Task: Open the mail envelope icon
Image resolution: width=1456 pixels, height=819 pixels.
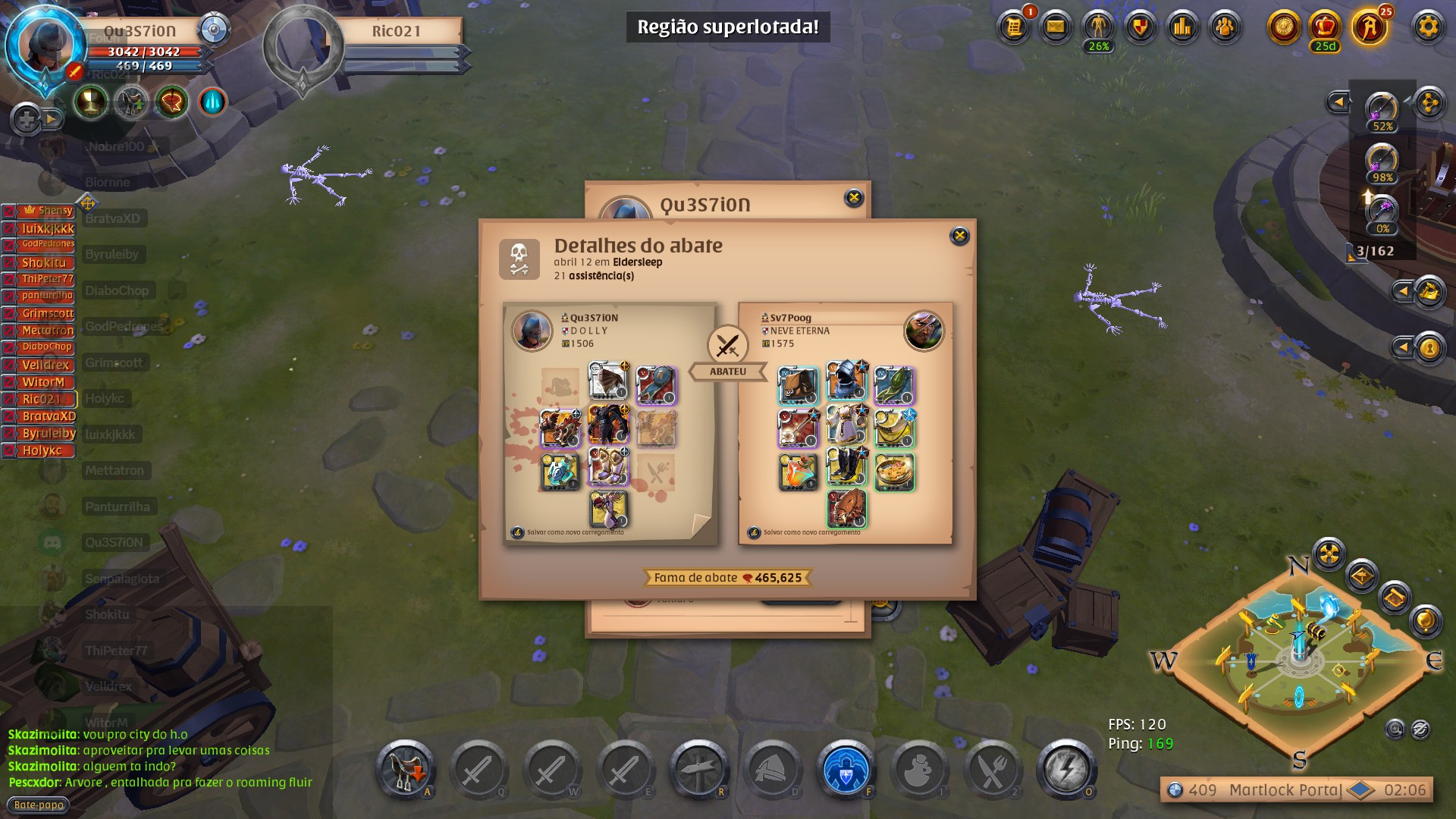Action: point(1056,27)
